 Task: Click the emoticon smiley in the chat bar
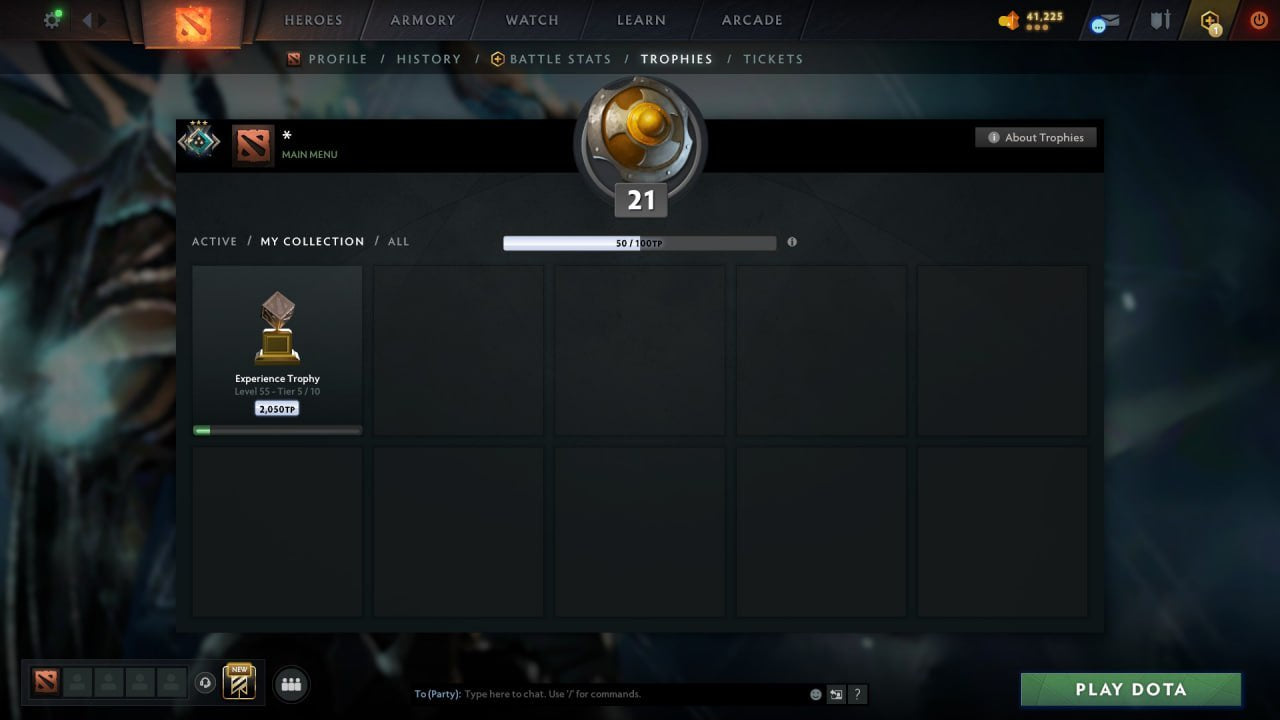815,693
